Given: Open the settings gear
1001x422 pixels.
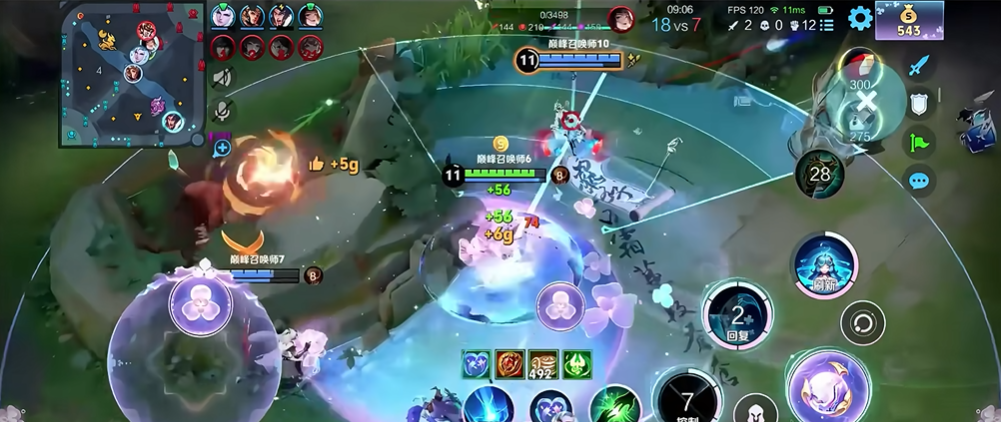Looking at the screenshot, I should click(x=860, y=18).
